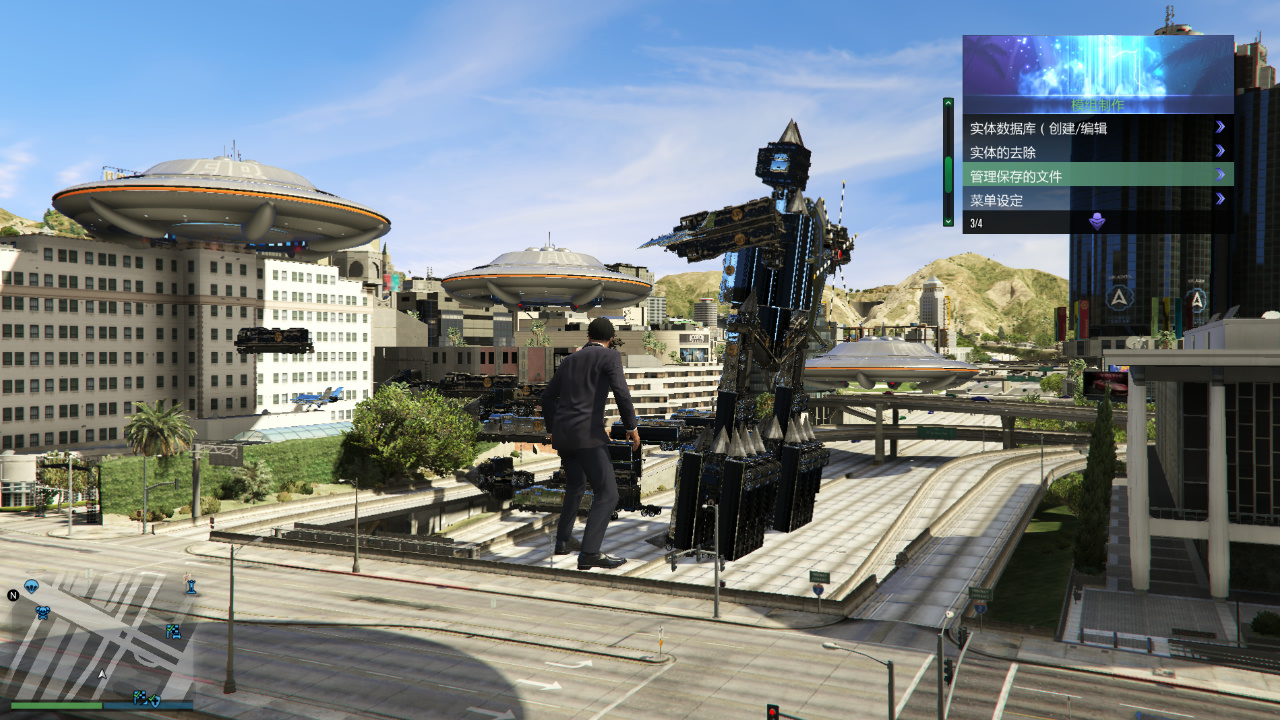The height and width of the screenshot is (720, 1280).
Task: Expand the 实体数据库 submenu via its chevron
Action: 1219,127
